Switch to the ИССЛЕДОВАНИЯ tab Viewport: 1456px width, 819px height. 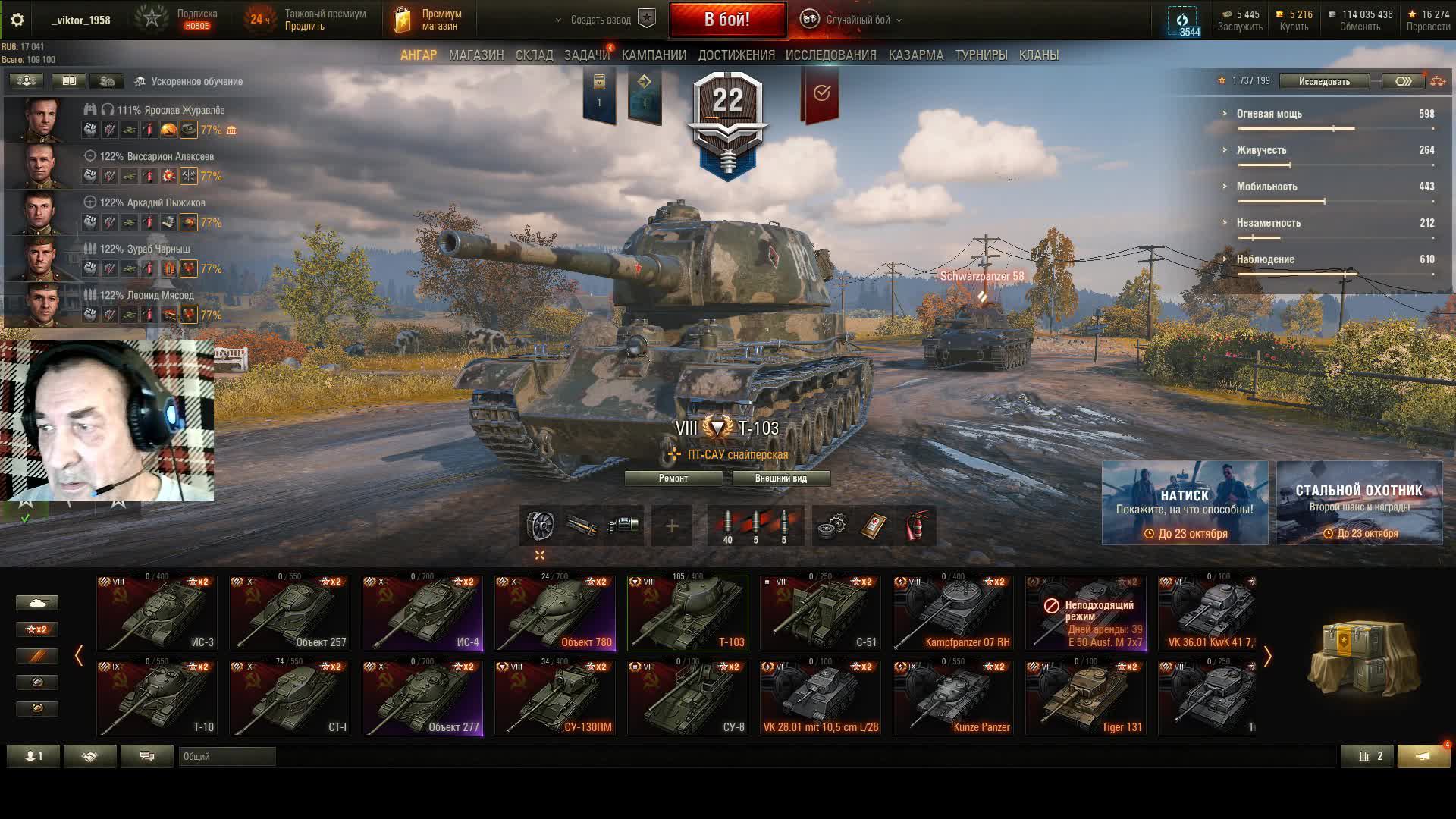(830, 55)
